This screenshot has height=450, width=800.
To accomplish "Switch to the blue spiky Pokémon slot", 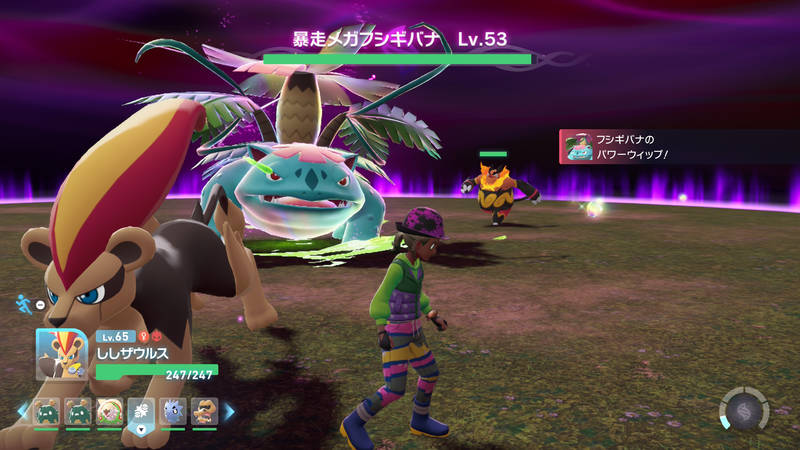I will point(172,412).
